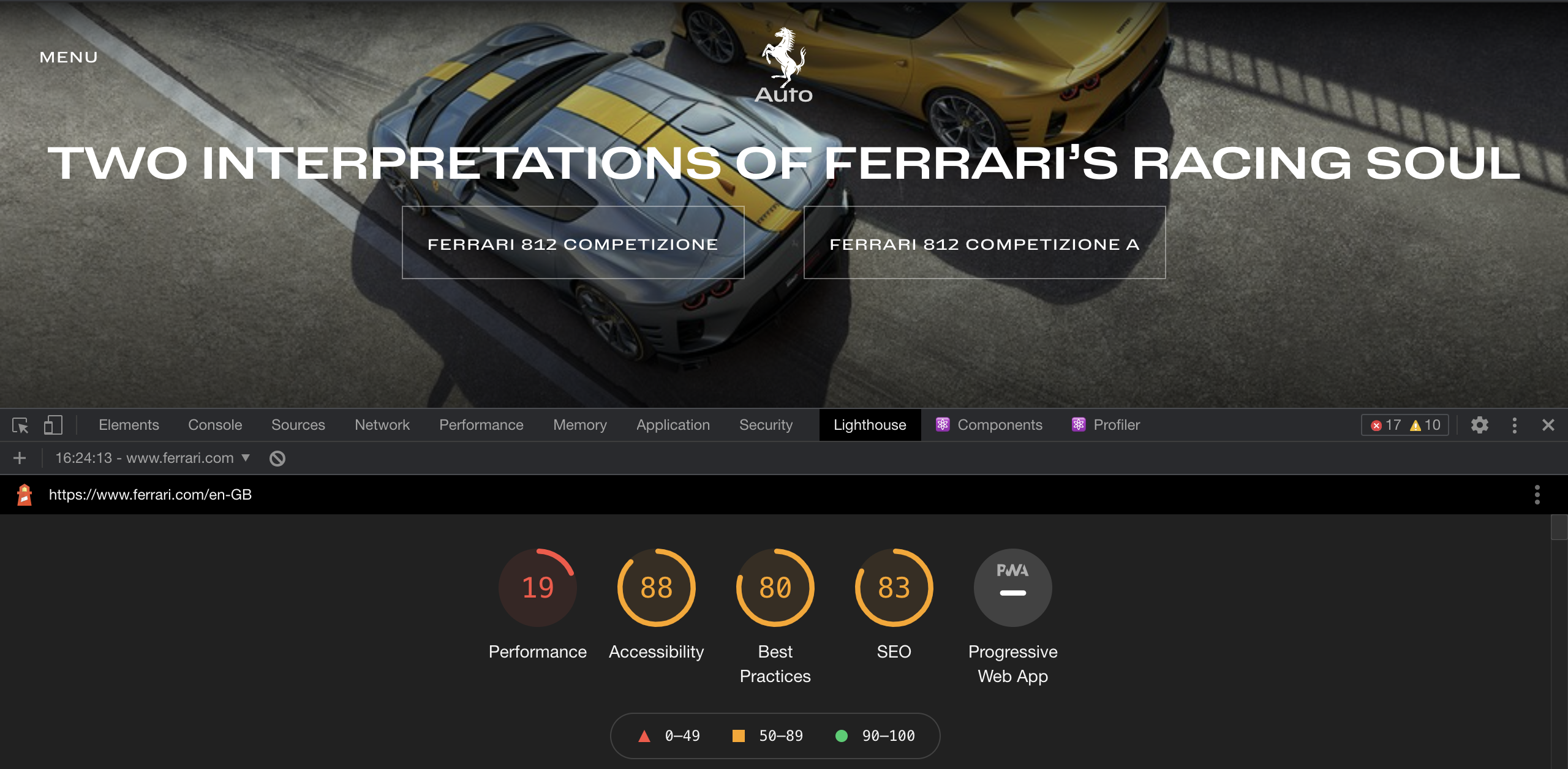Open the Performance score gauge

(x=537, y=587)
